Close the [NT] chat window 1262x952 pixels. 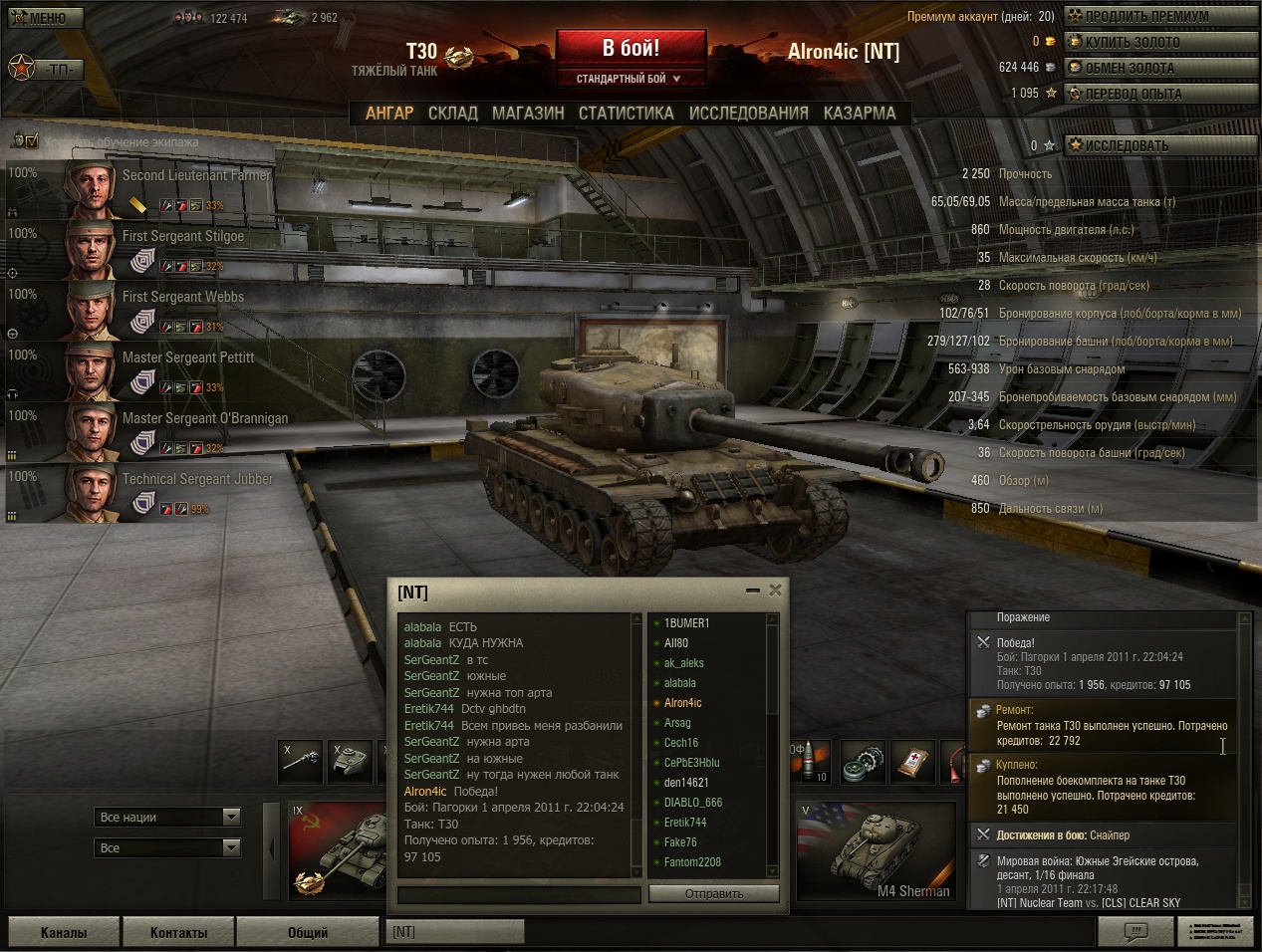775,591
